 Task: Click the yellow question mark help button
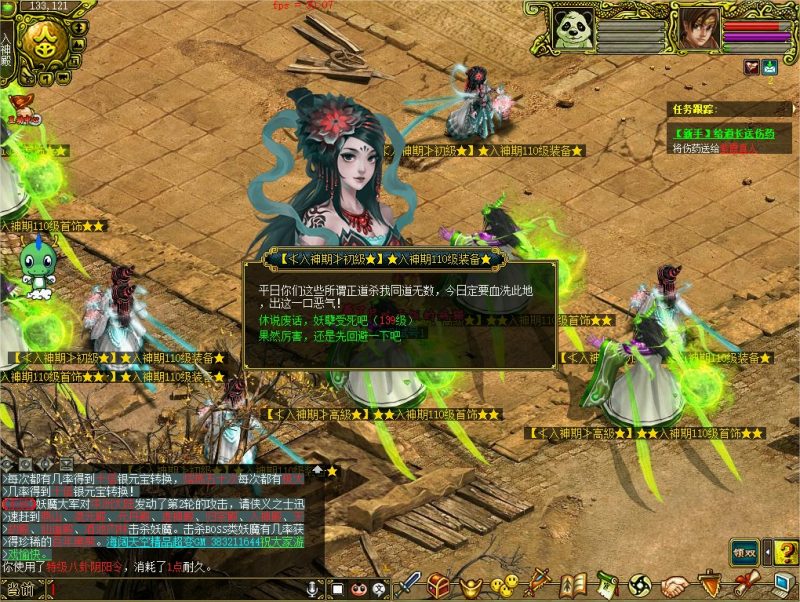click(x=785, y=552)
